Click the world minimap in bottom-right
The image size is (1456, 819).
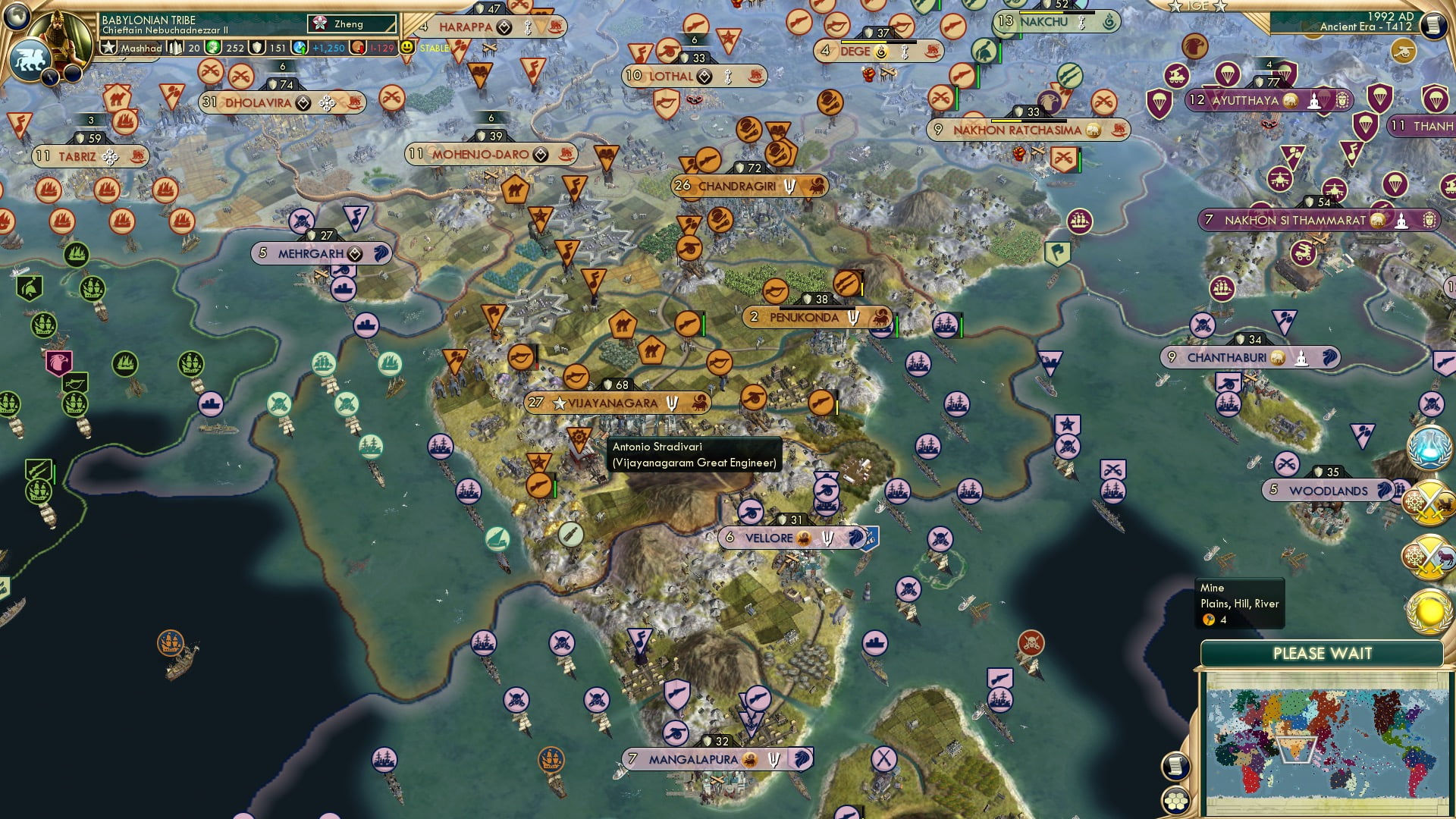coord(1327,743)
